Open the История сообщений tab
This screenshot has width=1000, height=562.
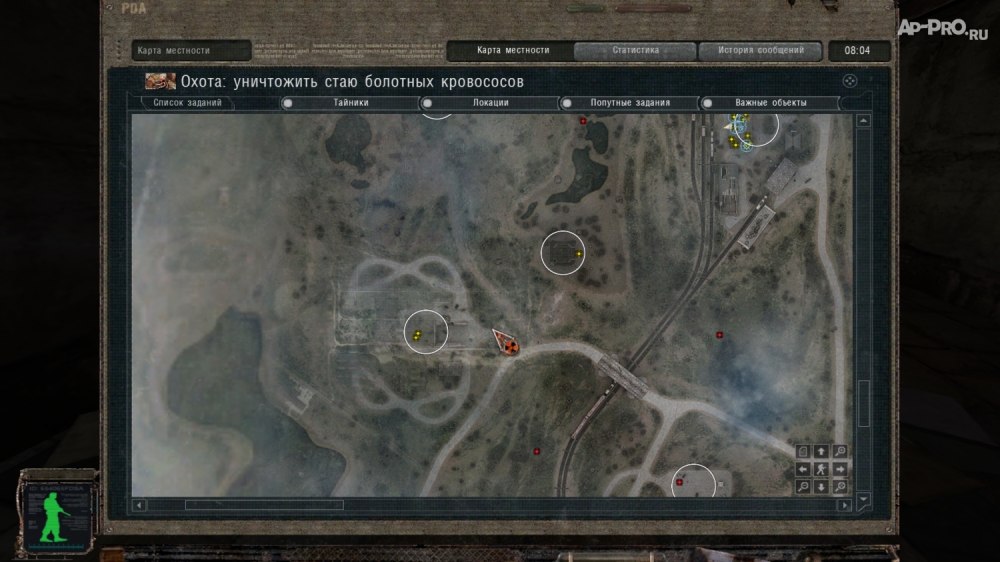pyautogui.click(x=758, y=50)
